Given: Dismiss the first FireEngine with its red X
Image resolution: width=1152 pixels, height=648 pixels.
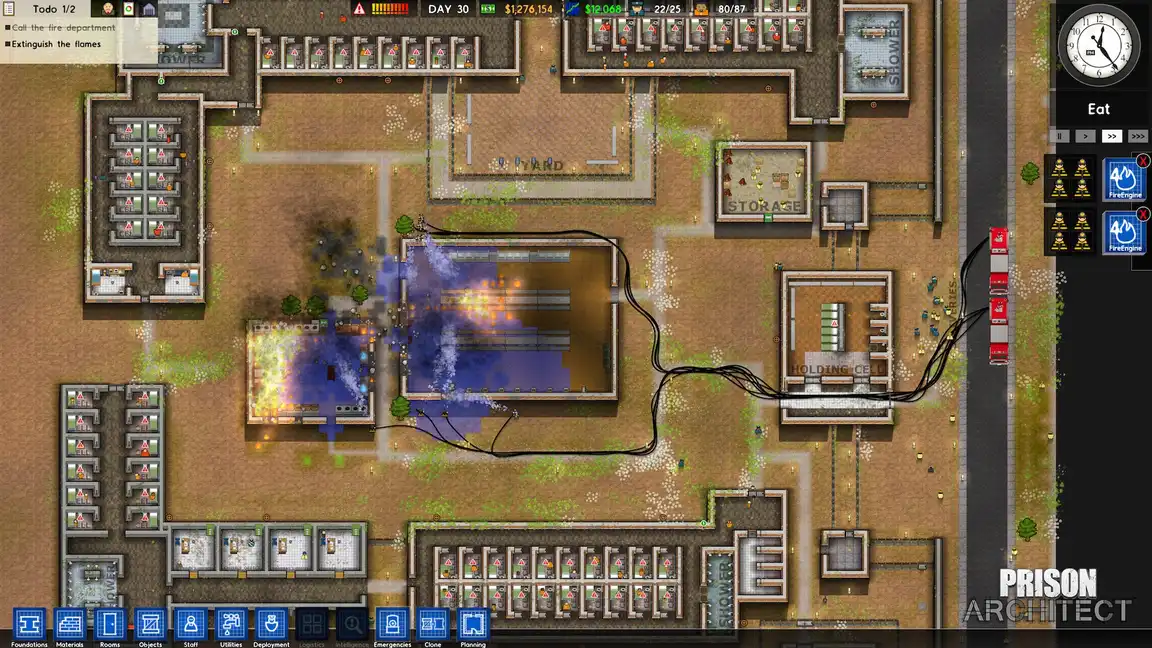Looking at the screenshot, I should [x=1143, y=161].
